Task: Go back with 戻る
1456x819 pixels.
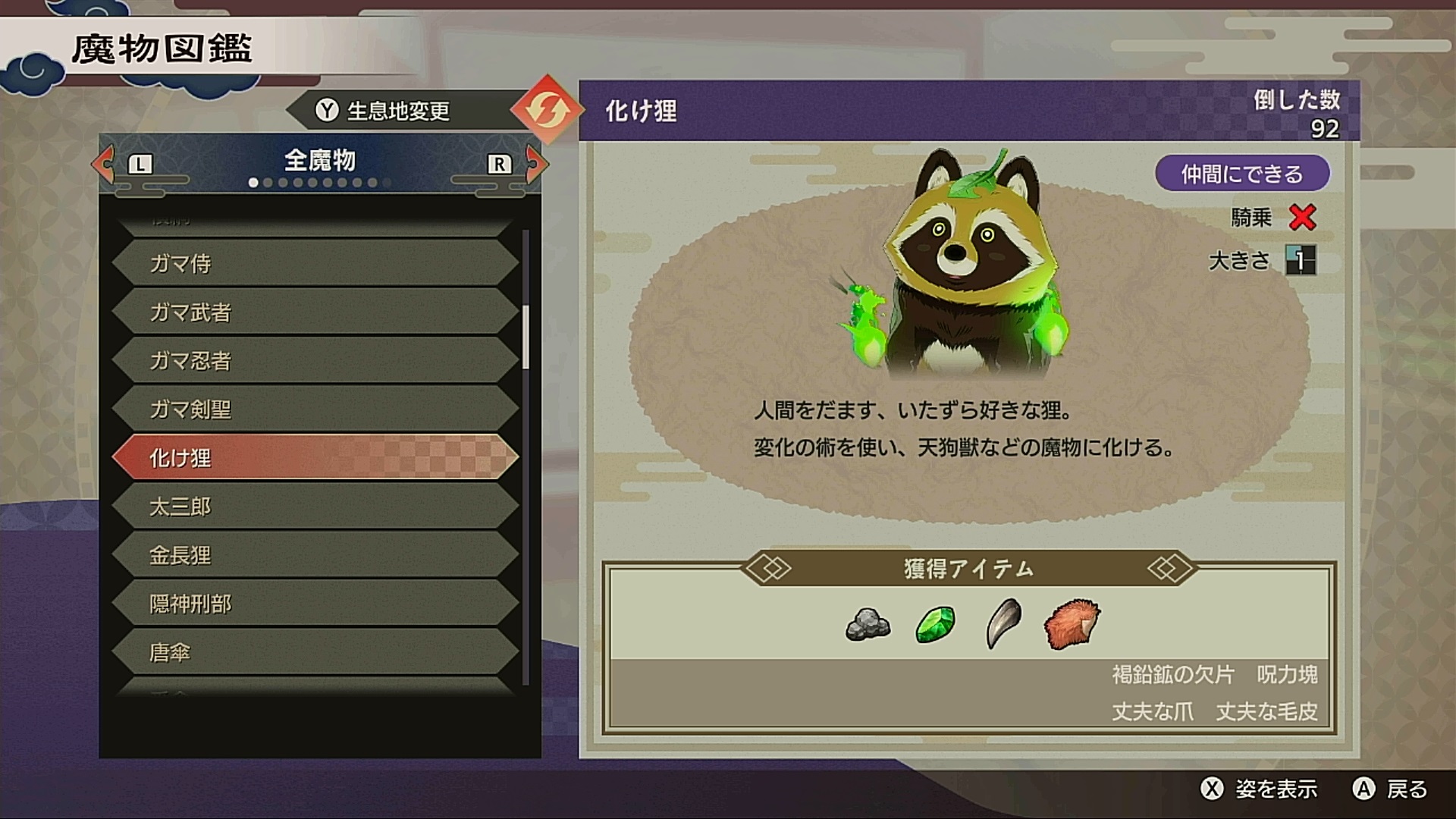Action: click(x=1391, y=789)
